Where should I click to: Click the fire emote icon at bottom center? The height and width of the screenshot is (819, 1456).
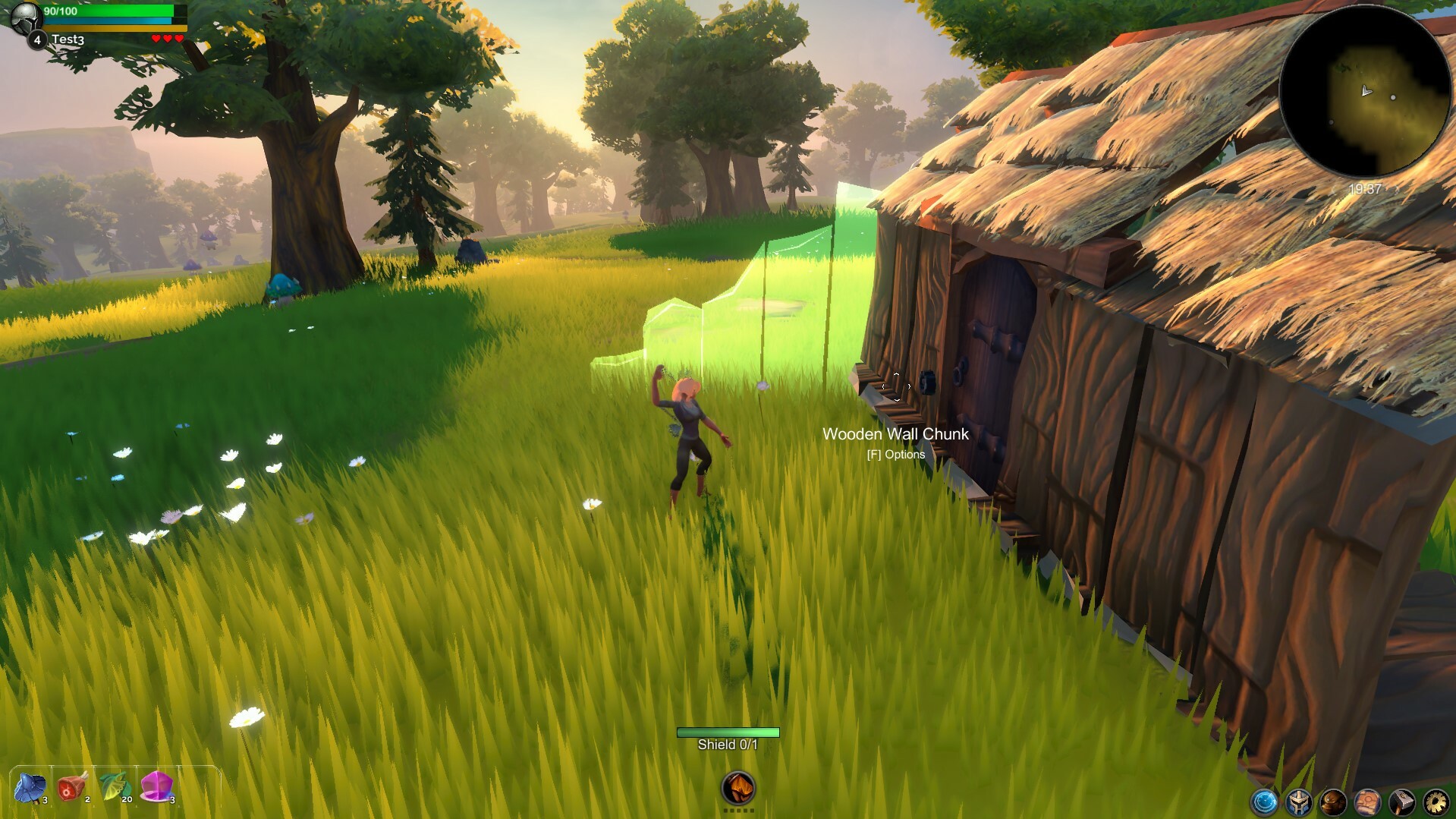[740, 789]
